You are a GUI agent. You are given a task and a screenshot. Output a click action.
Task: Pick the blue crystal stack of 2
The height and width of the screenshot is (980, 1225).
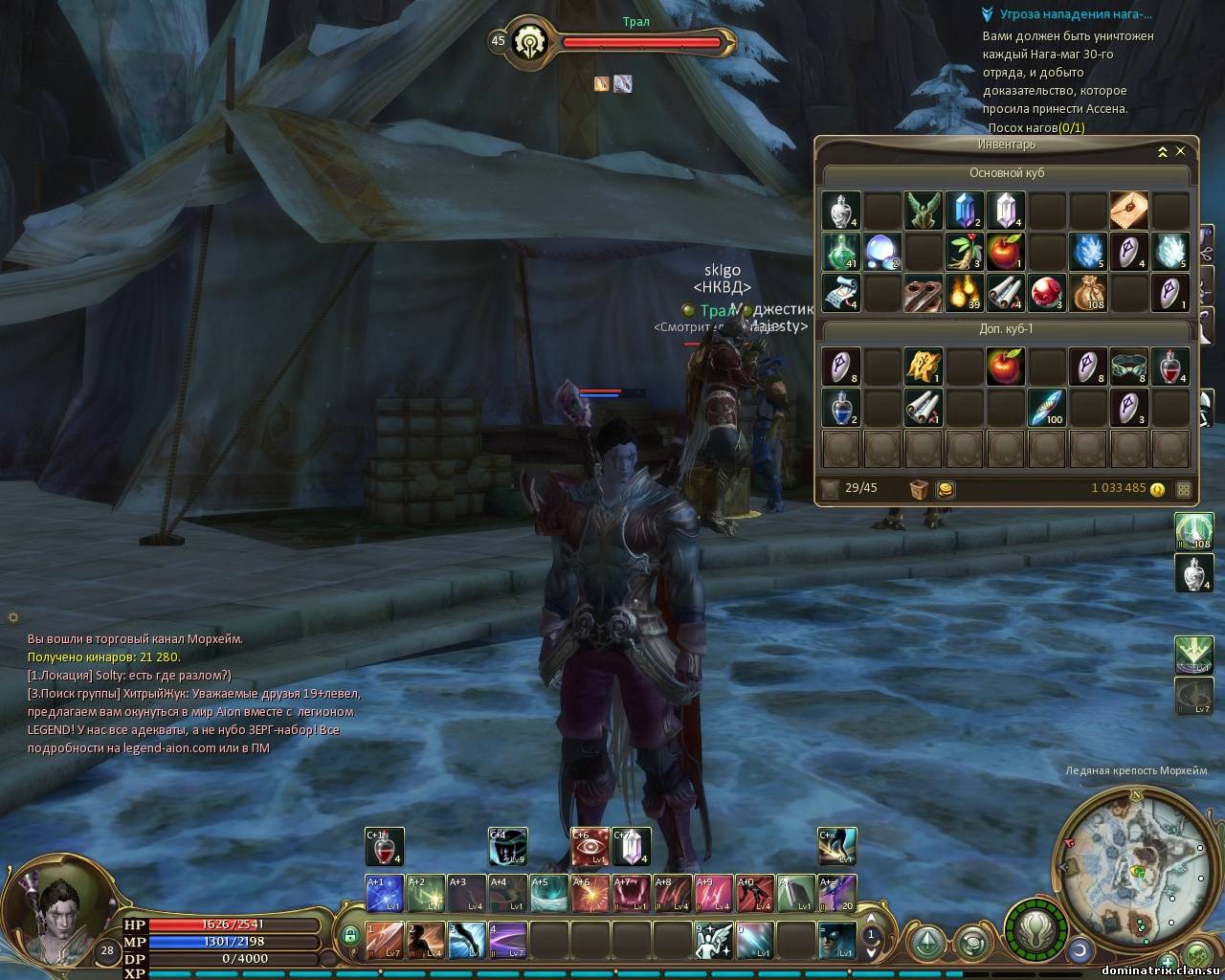tap(964, 211)
